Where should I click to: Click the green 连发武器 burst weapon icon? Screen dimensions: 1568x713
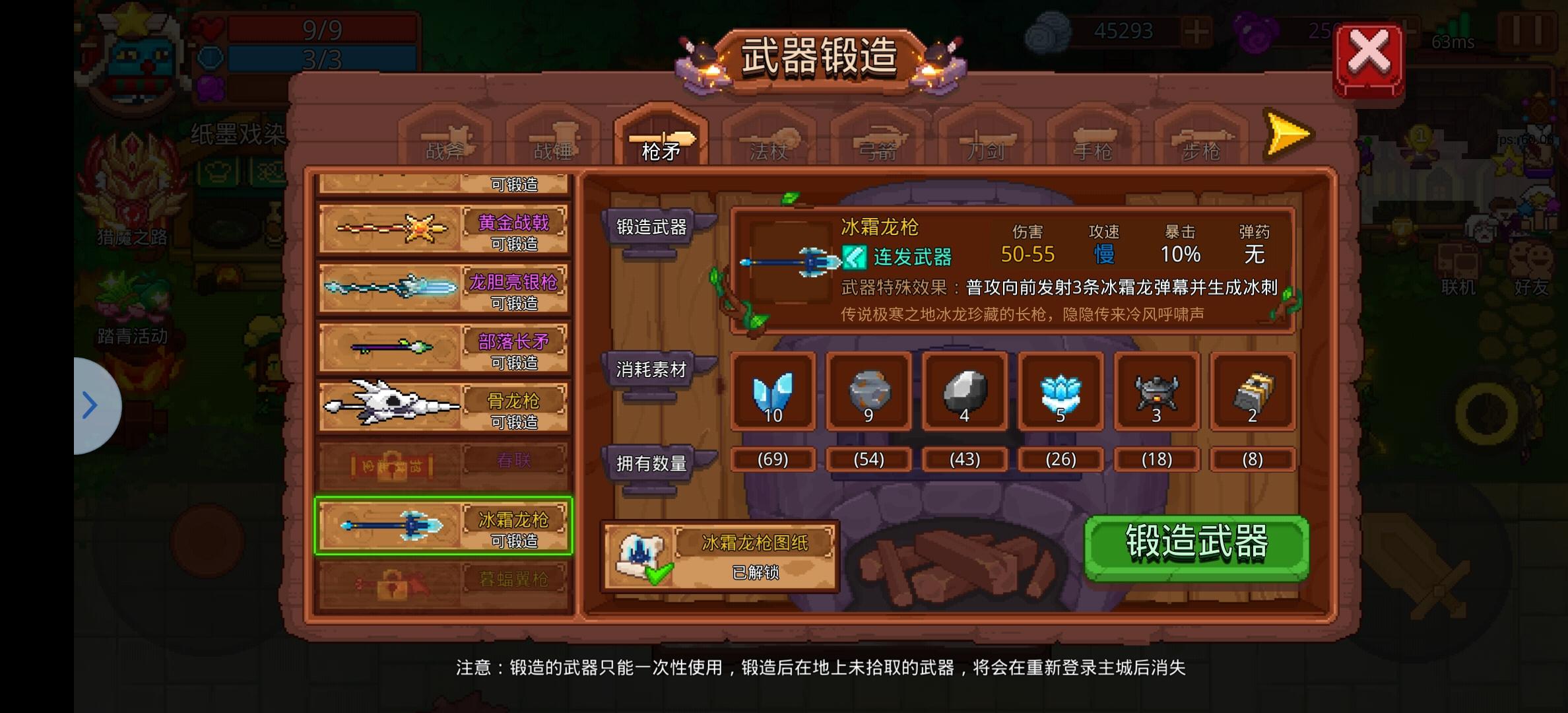coord(857,257)
